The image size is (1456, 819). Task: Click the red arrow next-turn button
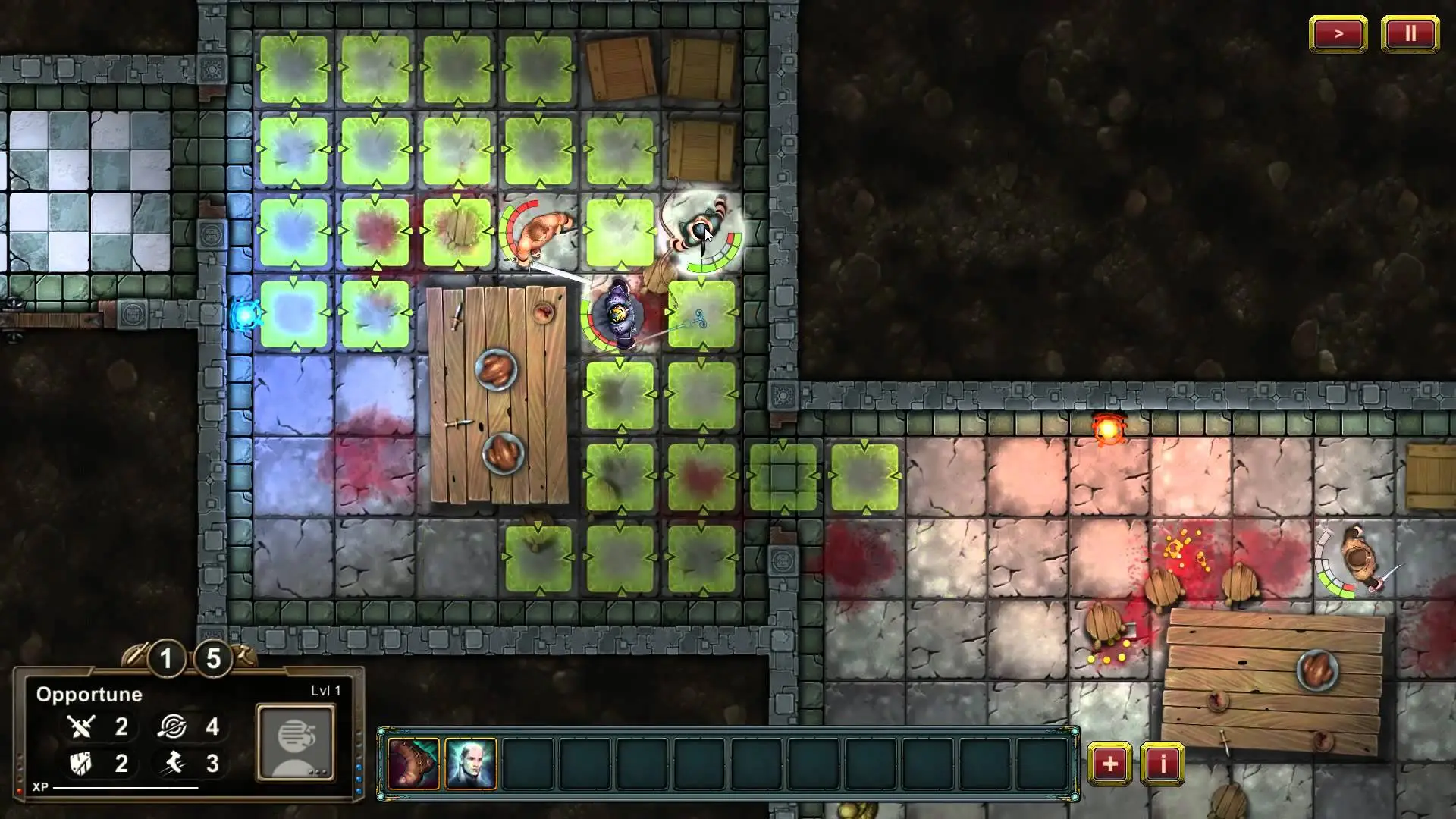(x=1338, y=34)
